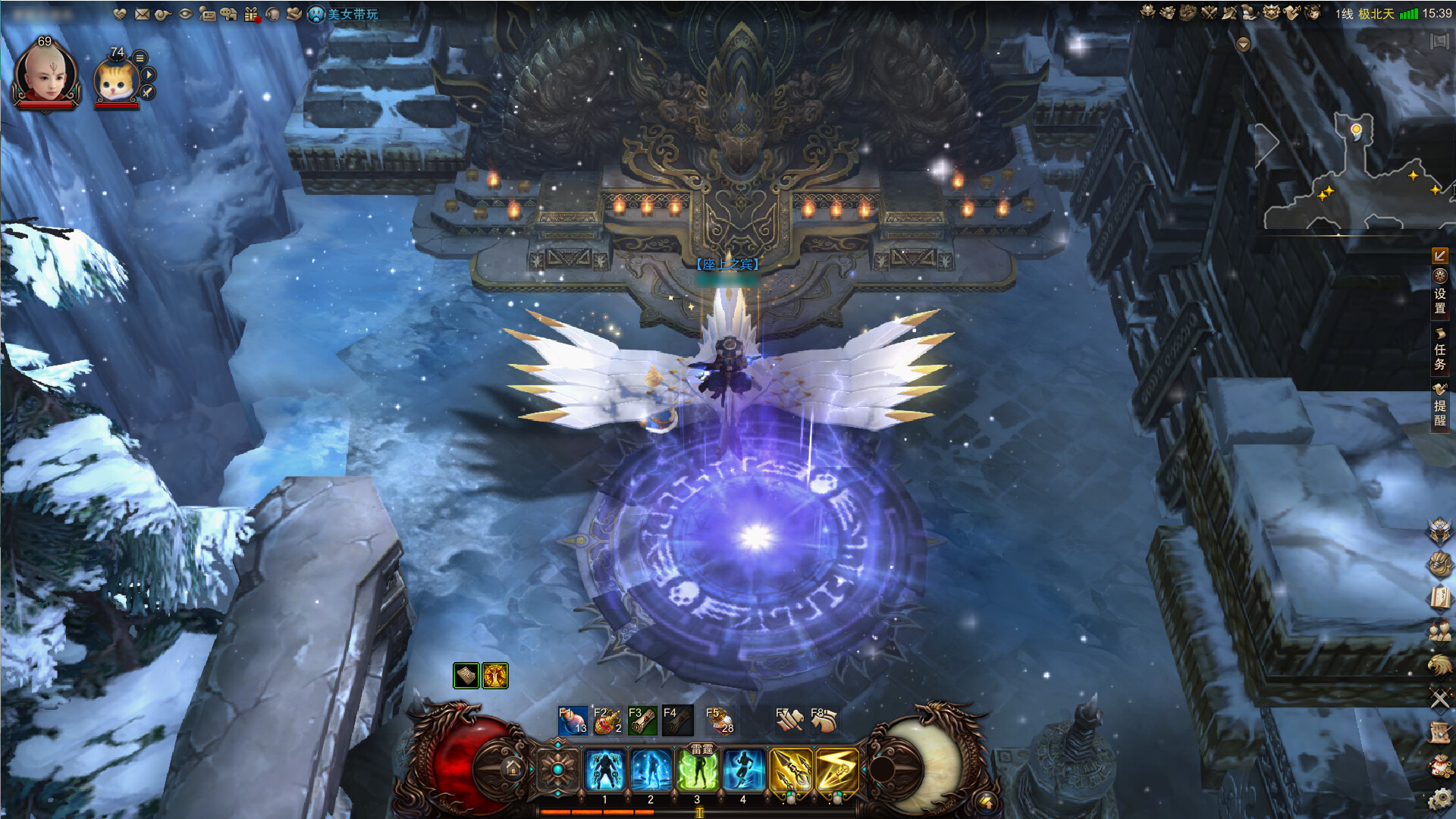Click the 美女带玩 voice companion label
Viewport: 1456px width, 819px height.
tap(352, 14)
